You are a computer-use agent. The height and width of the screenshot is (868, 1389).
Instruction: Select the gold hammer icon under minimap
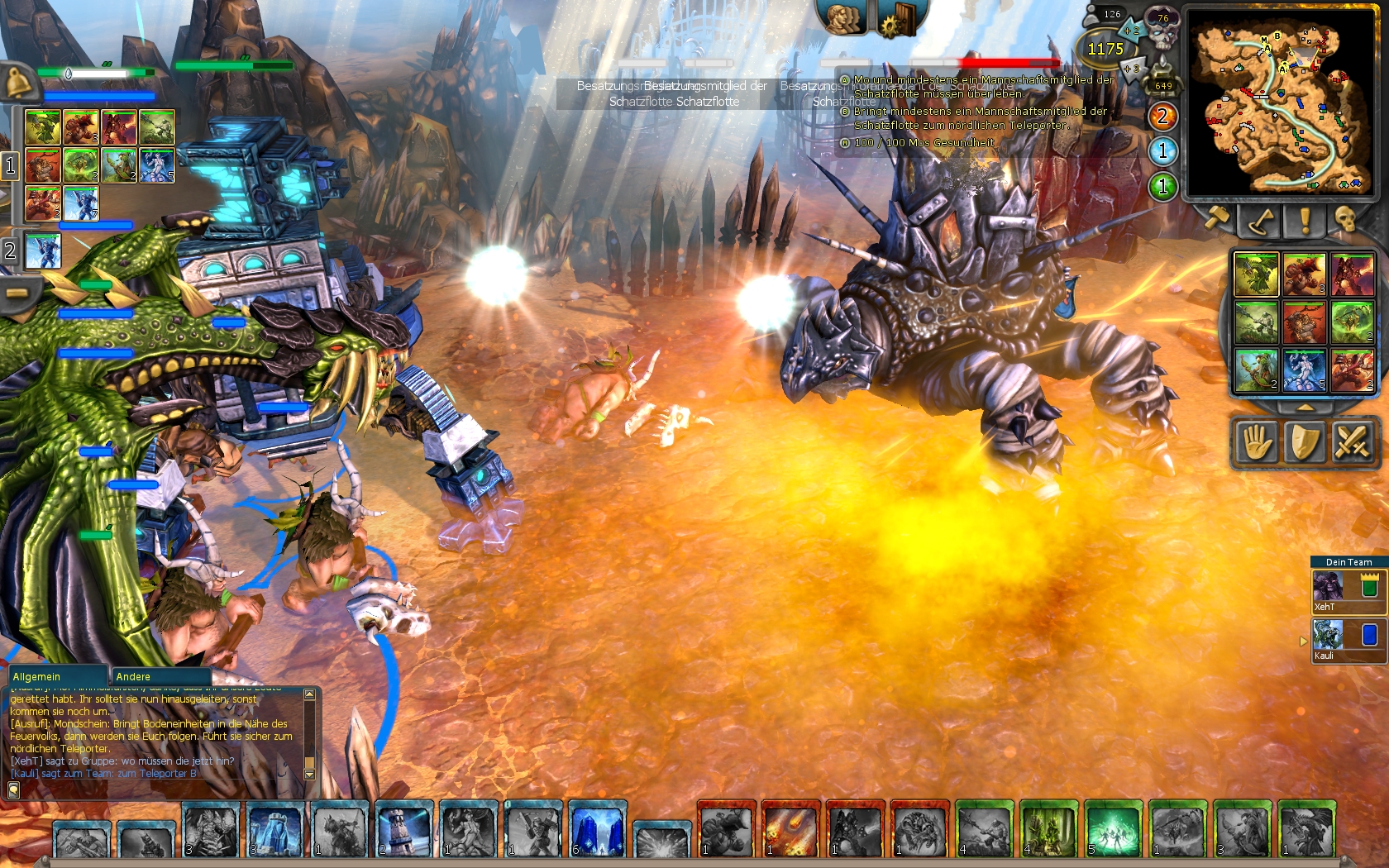[x=1218, y=220]
